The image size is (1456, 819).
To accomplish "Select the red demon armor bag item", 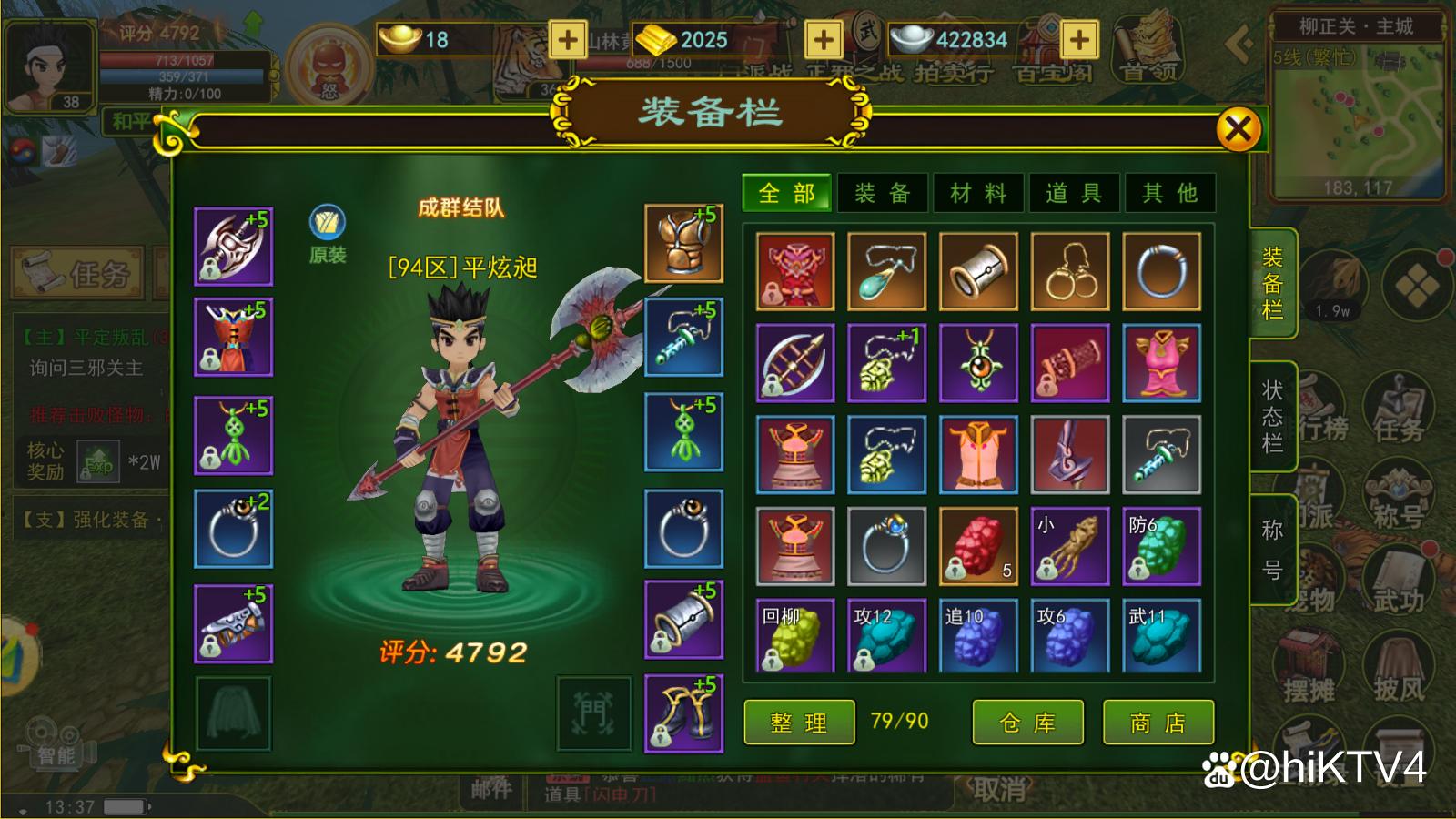I will pos(795,271).
